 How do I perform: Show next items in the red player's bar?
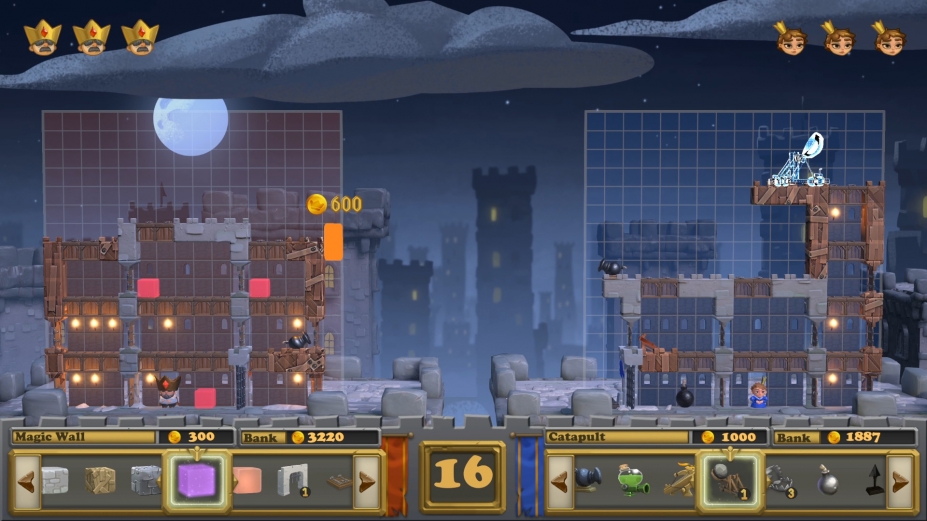pos(367,481)
